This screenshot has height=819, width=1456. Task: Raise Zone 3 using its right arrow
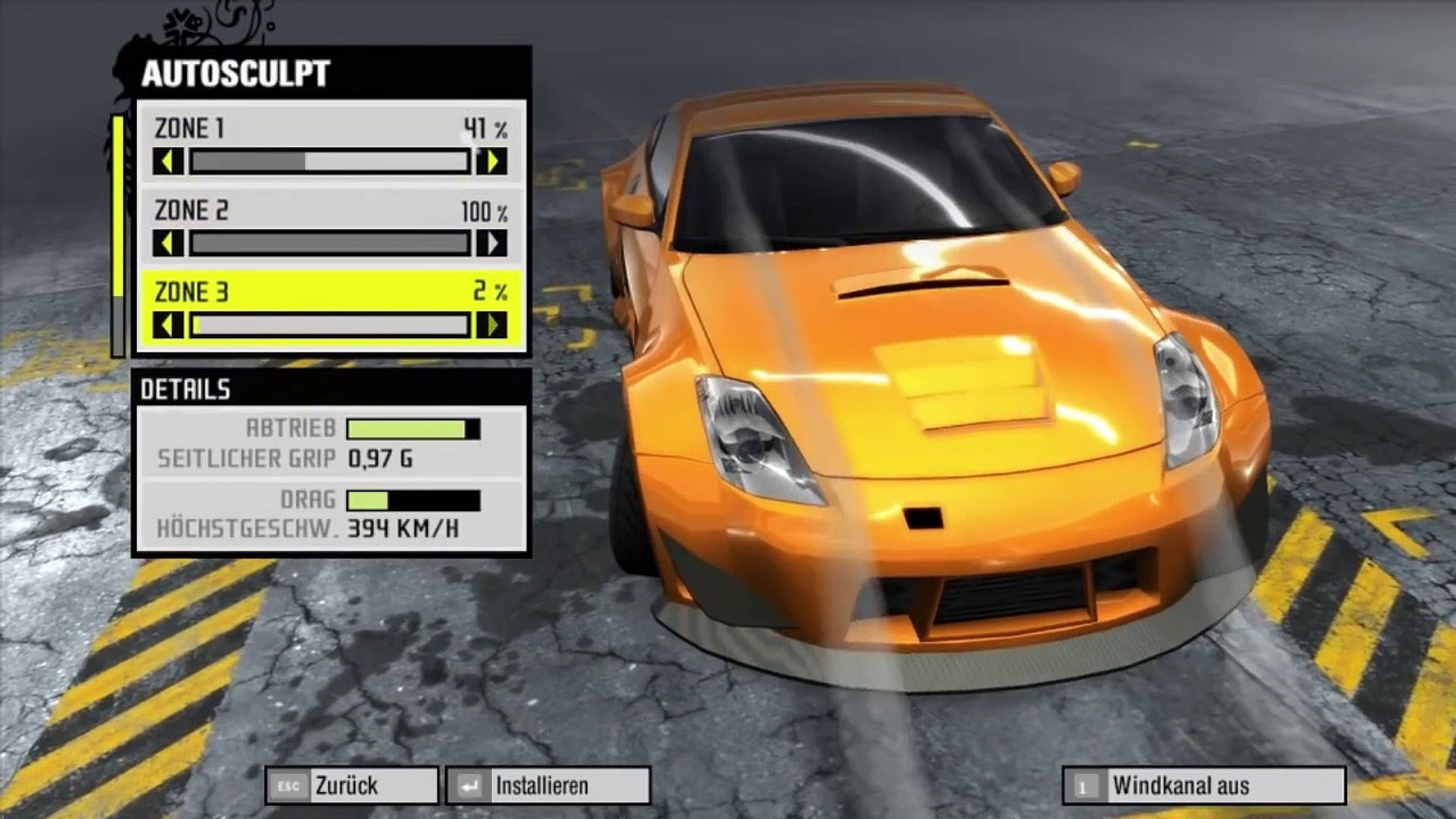(492, 325)
